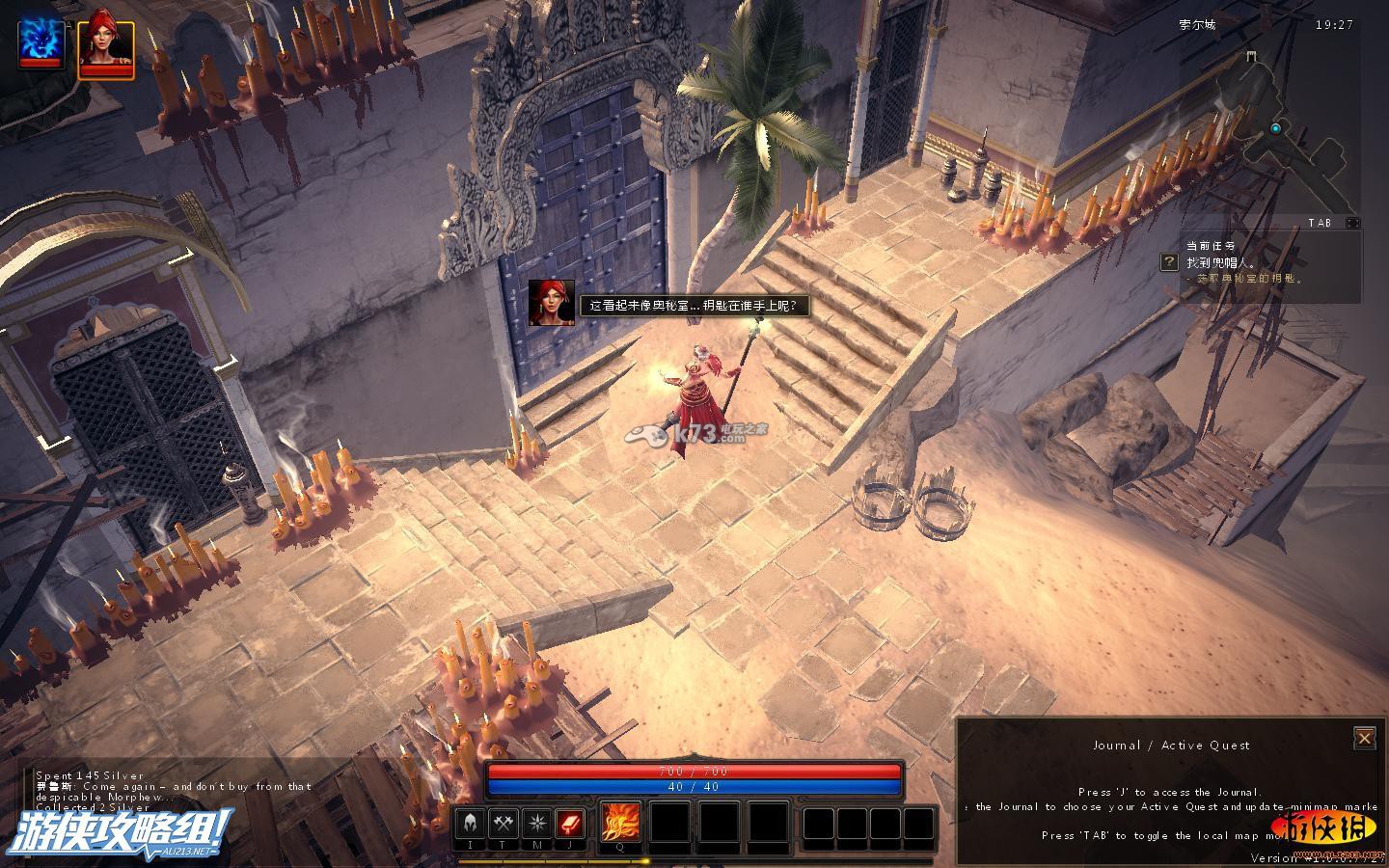Toggle the local map using the expand icon
The image size is (1389, 868).
(x=1352, y=223)
